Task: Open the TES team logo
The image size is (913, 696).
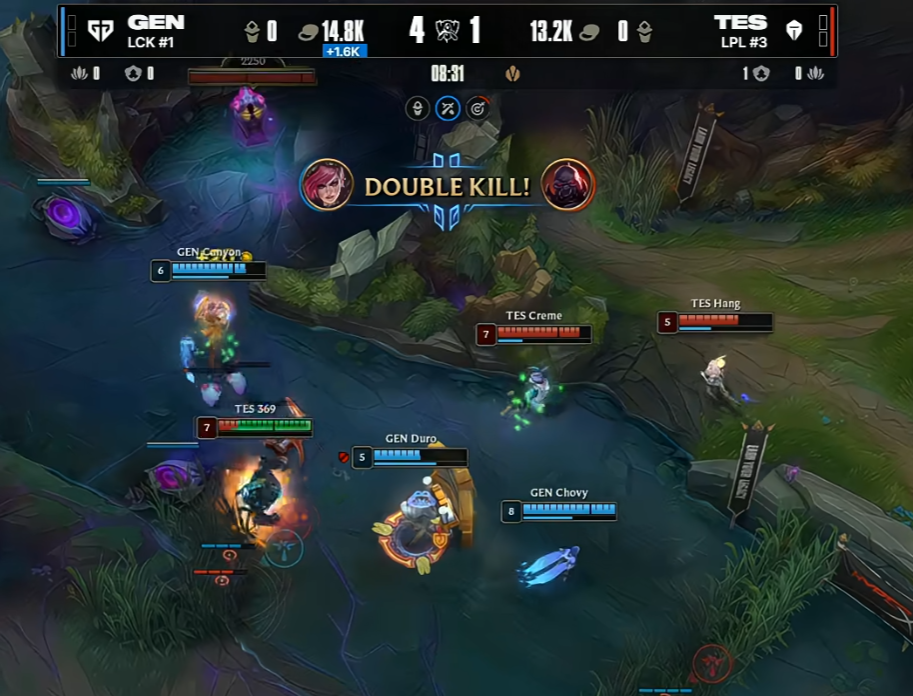Action: click(794, 31)
